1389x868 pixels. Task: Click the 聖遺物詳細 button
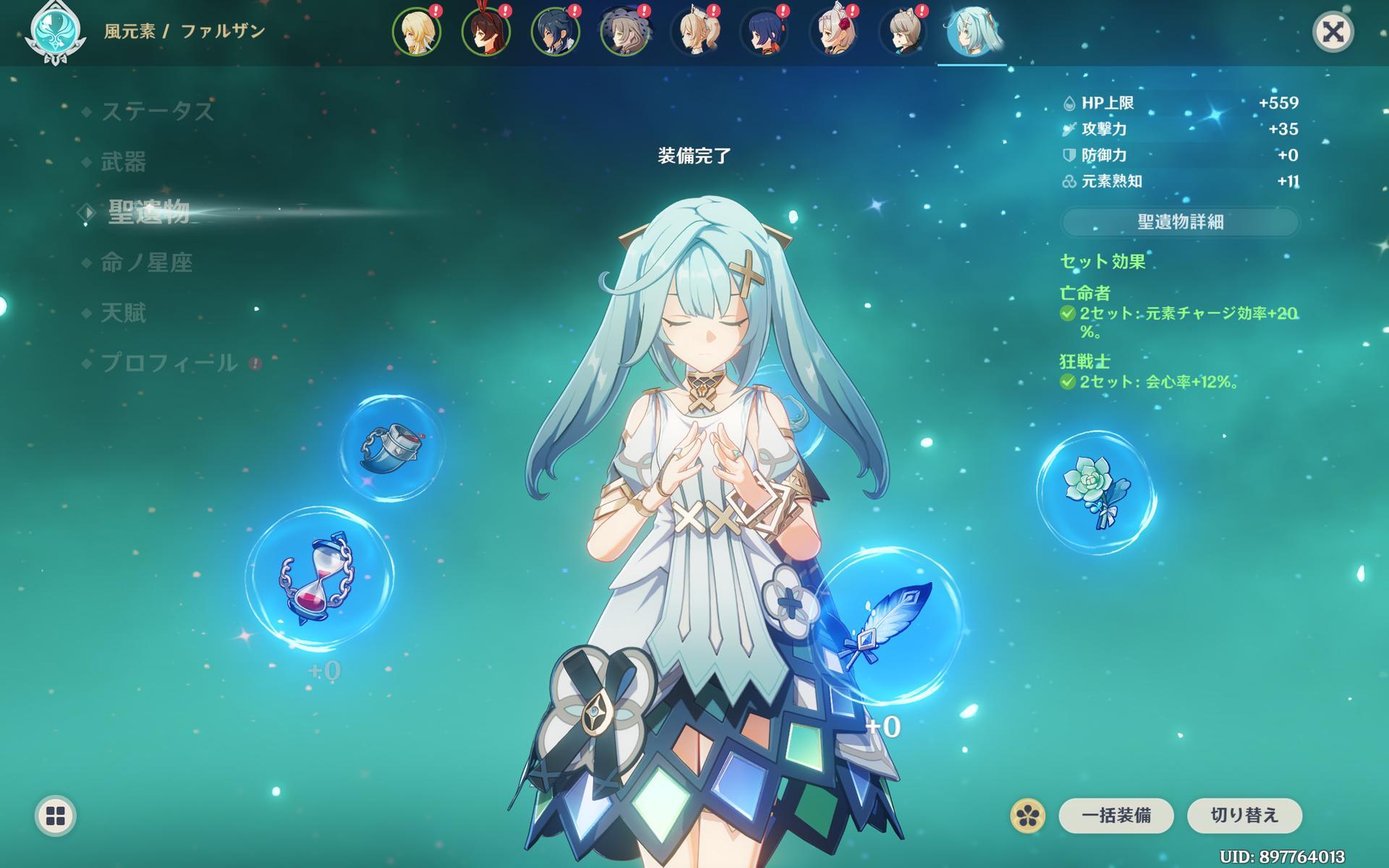(1180, 222)
